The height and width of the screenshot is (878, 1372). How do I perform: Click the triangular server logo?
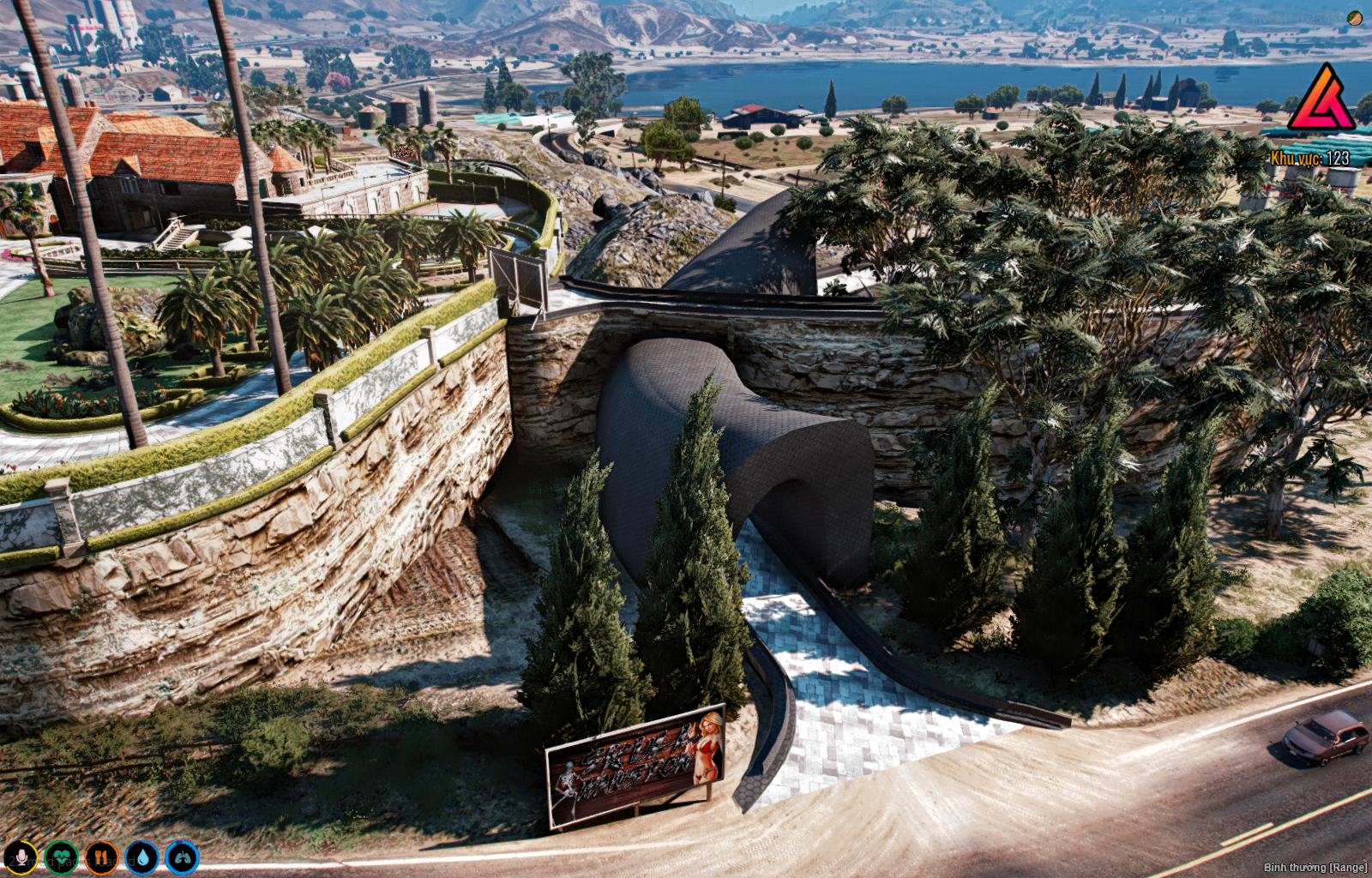click(x=1321, y=99)
